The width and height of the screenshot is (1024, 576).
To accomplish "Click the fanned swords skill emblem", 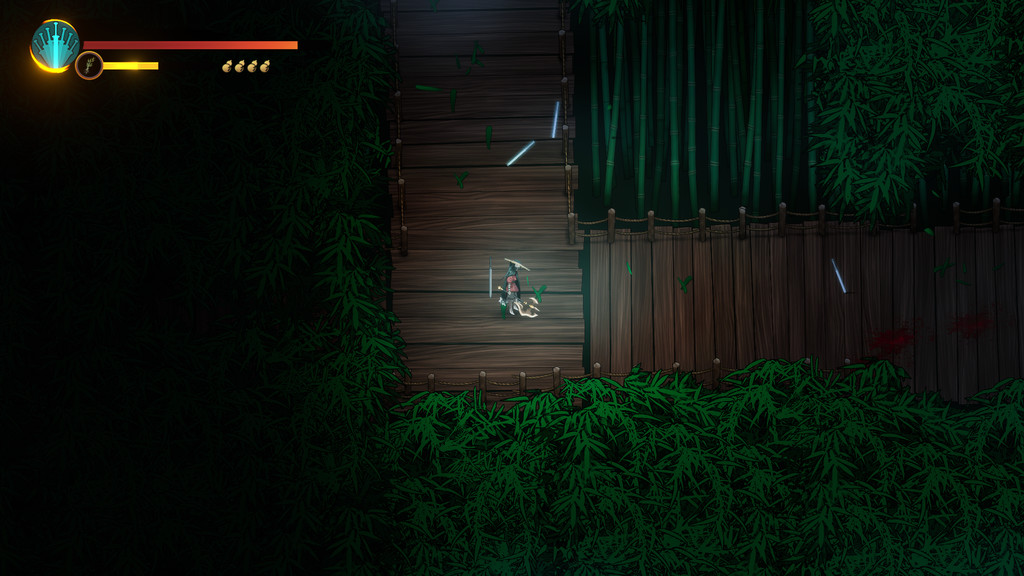I will coord(54,45).
